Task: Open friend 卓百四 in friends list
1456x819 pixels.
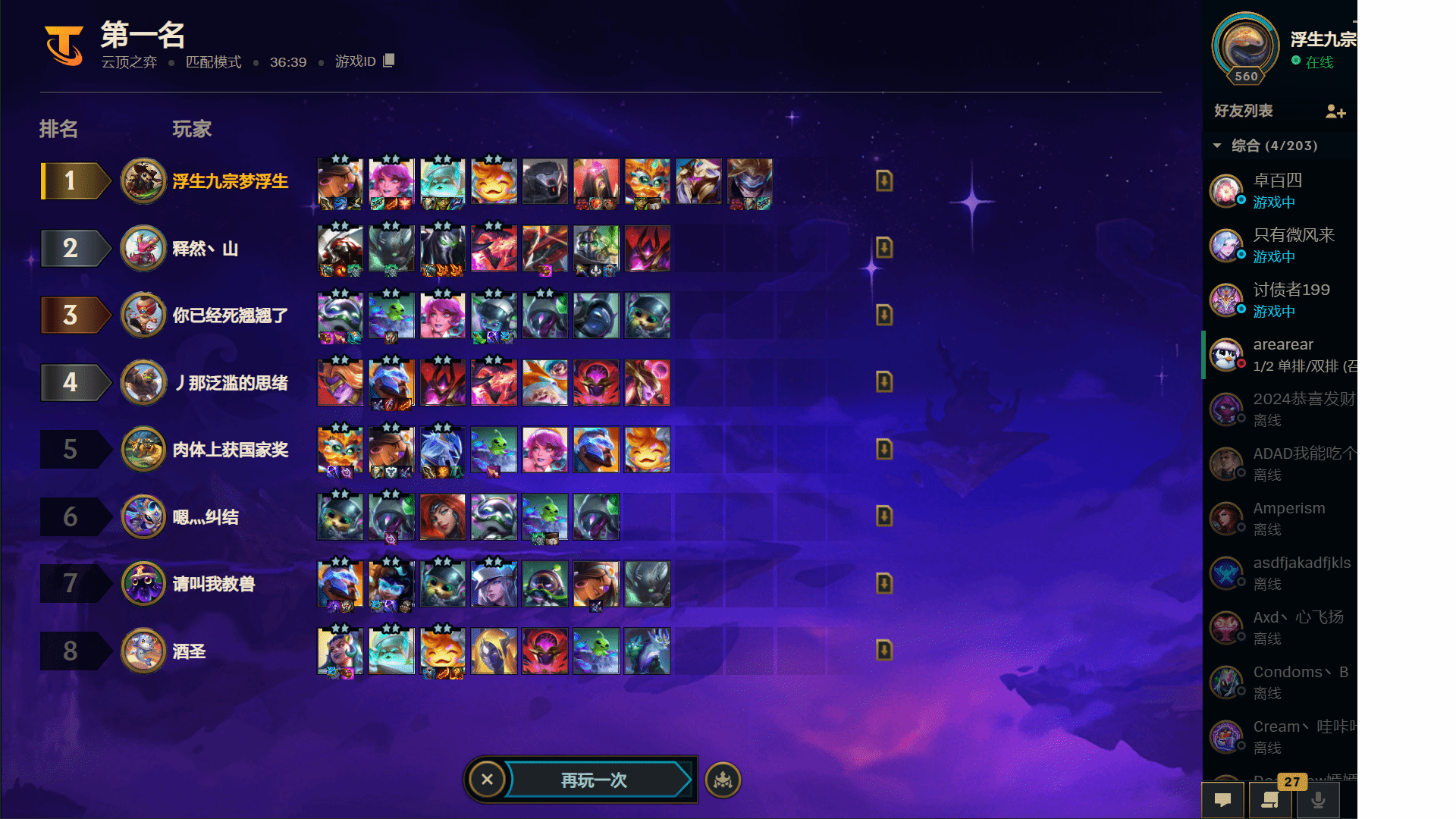Action: tap(1279, 190)
